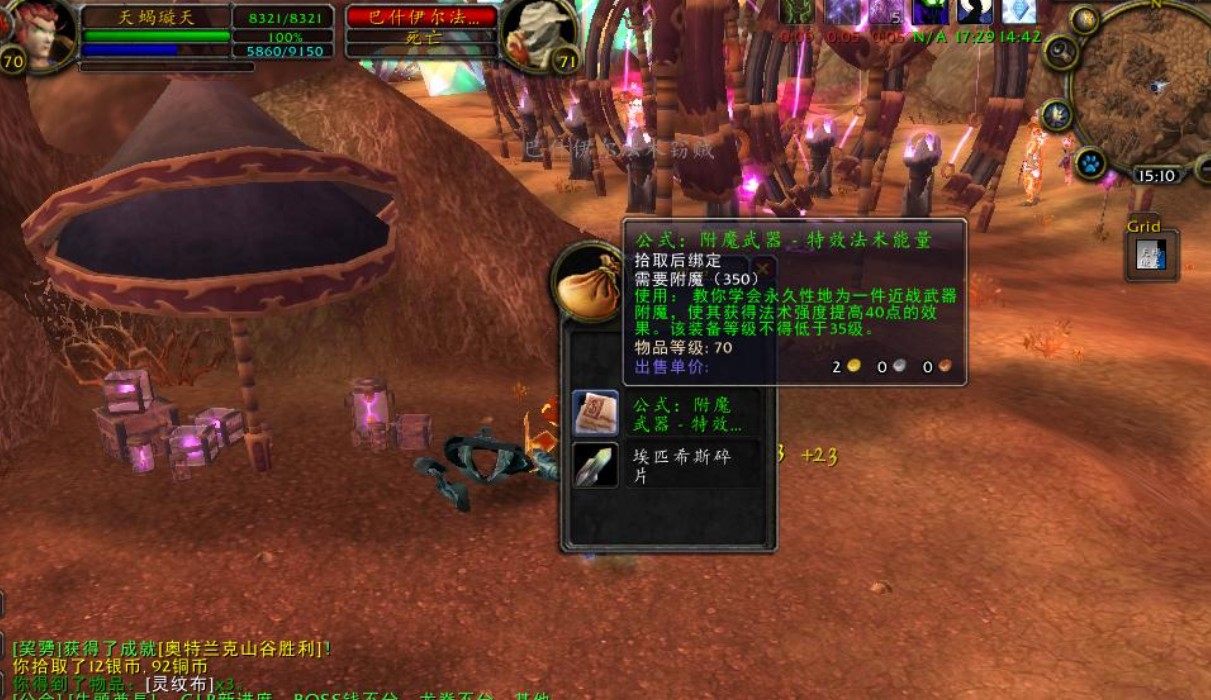Click the green leafy buff icon

point(797,10)
